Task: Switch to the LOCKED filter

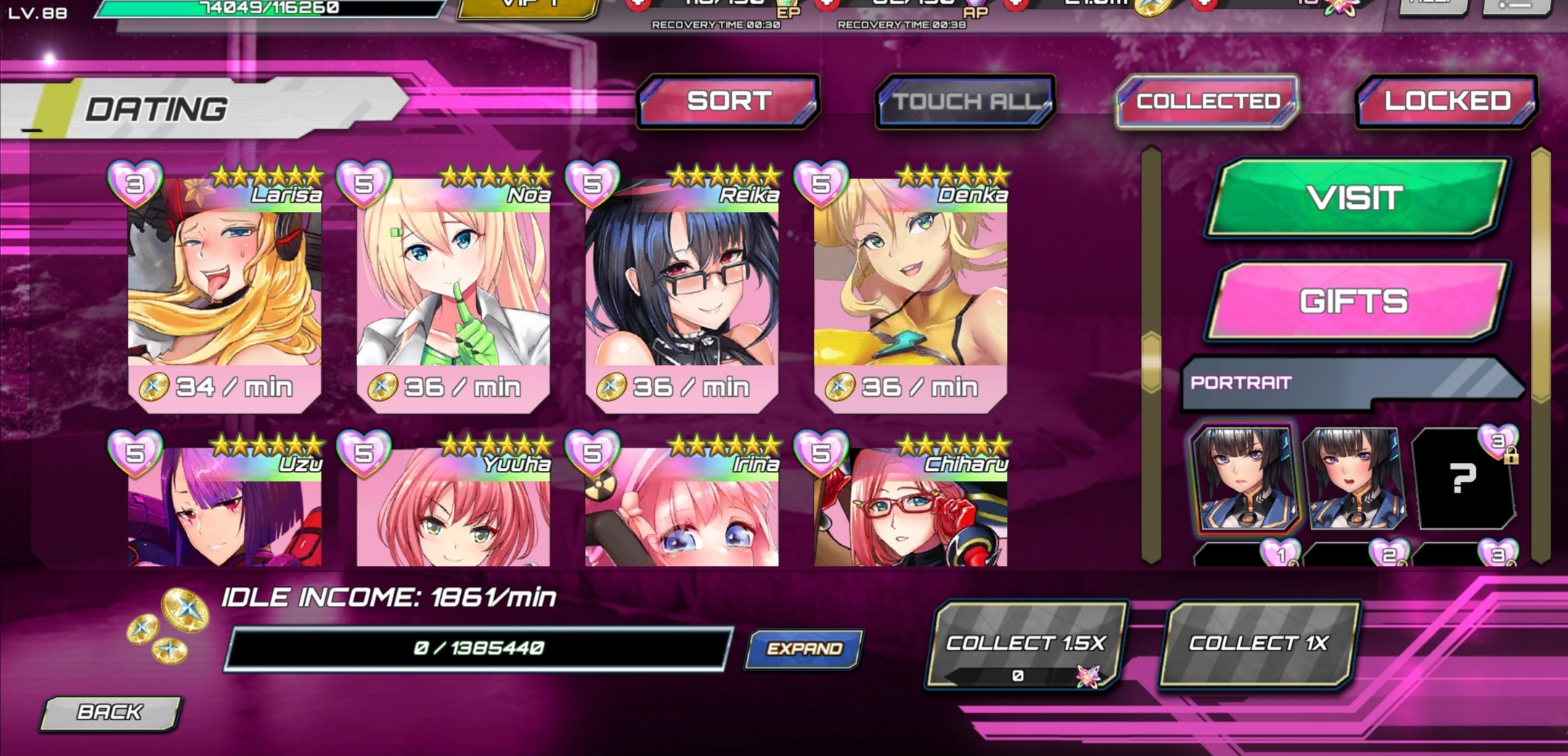Action: point(1447,102)
